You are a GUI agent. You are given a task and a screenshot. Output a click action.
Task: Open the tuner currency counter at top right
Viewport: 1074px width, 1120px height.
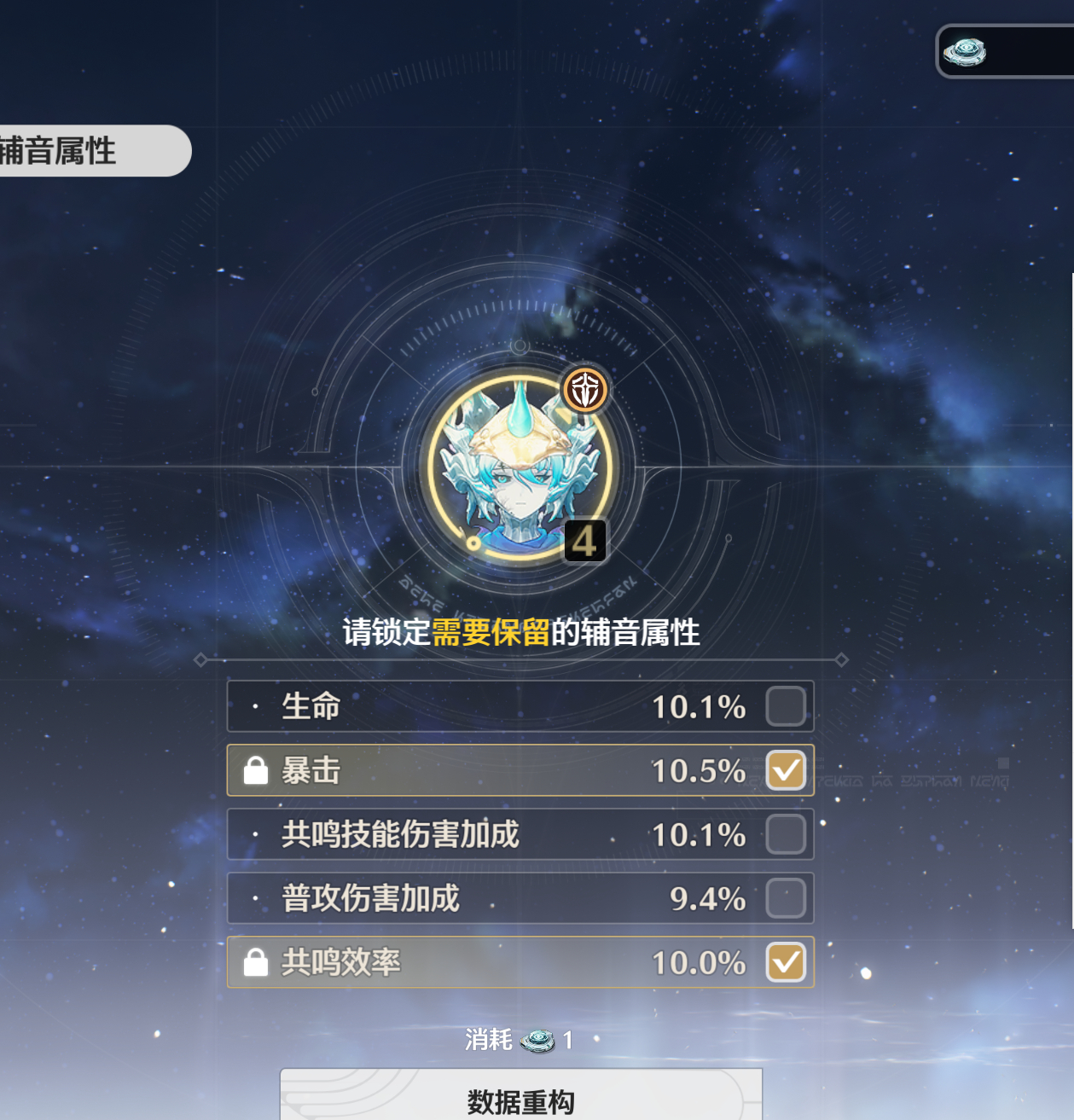tap(1005, 52)
